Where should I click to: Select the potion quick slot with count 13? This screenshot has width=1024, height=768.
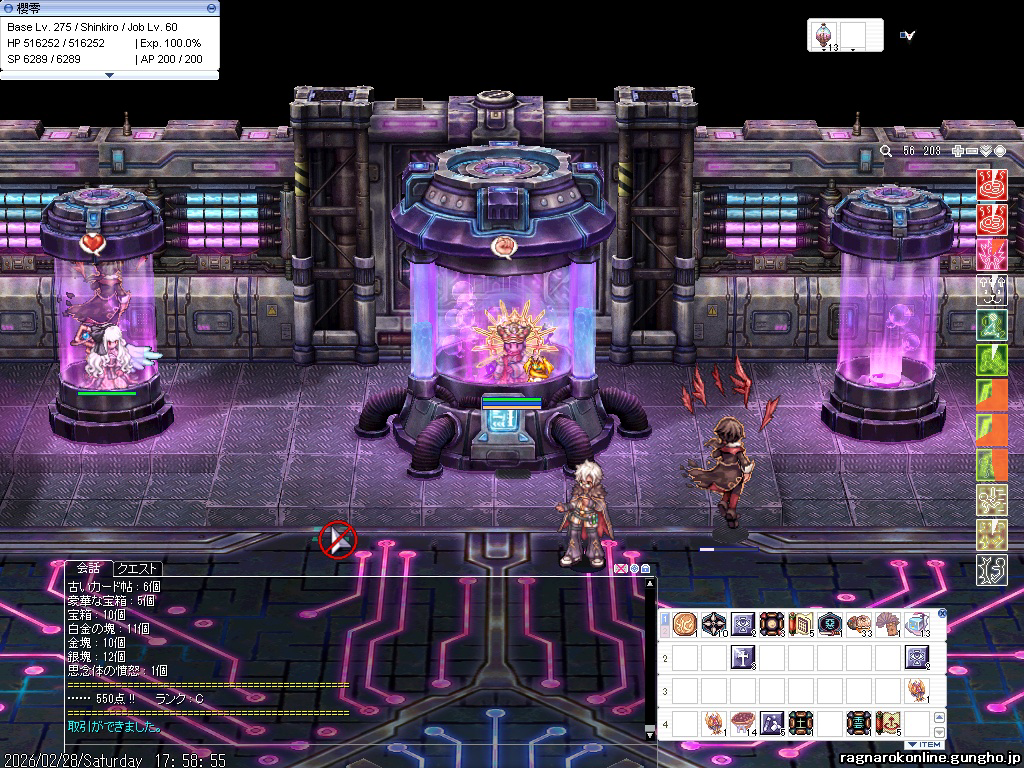pos(825,35)
